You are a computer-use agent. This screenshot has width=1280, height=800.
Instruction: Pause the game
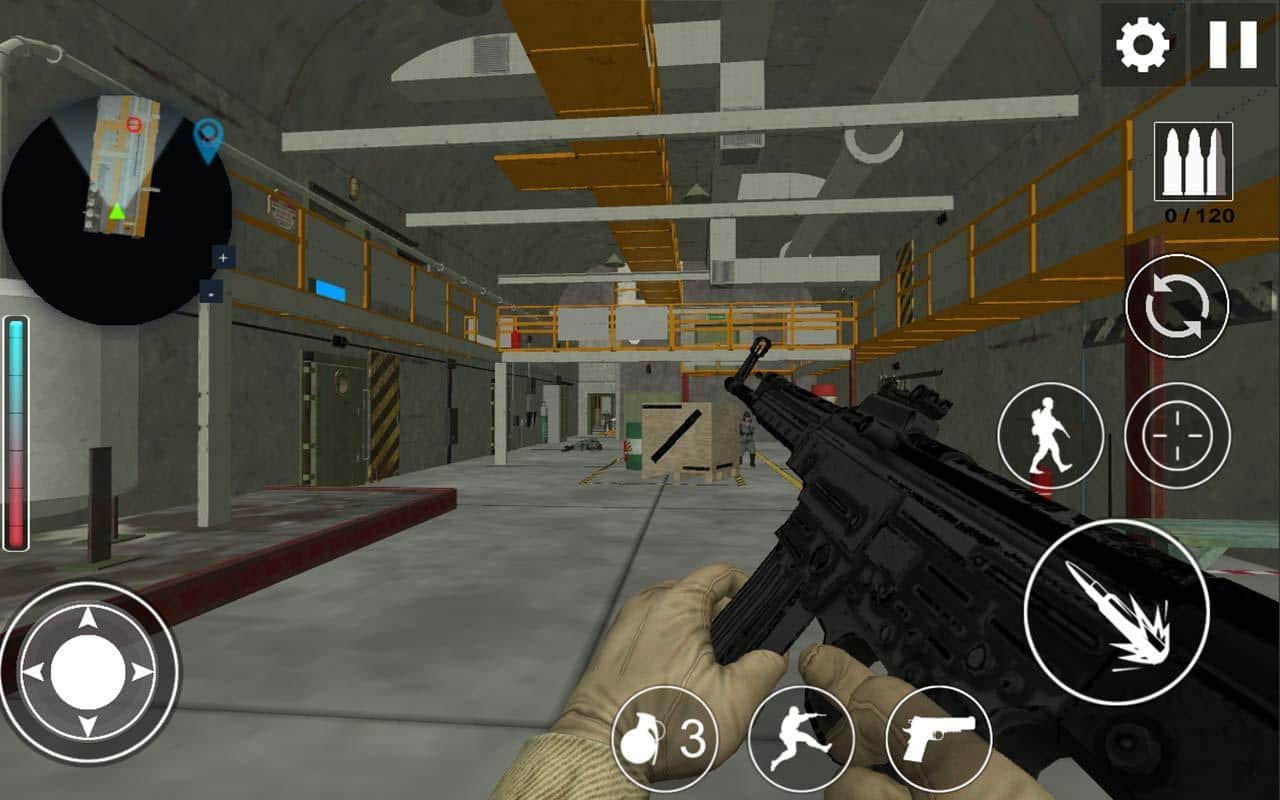click(1232, 46)
